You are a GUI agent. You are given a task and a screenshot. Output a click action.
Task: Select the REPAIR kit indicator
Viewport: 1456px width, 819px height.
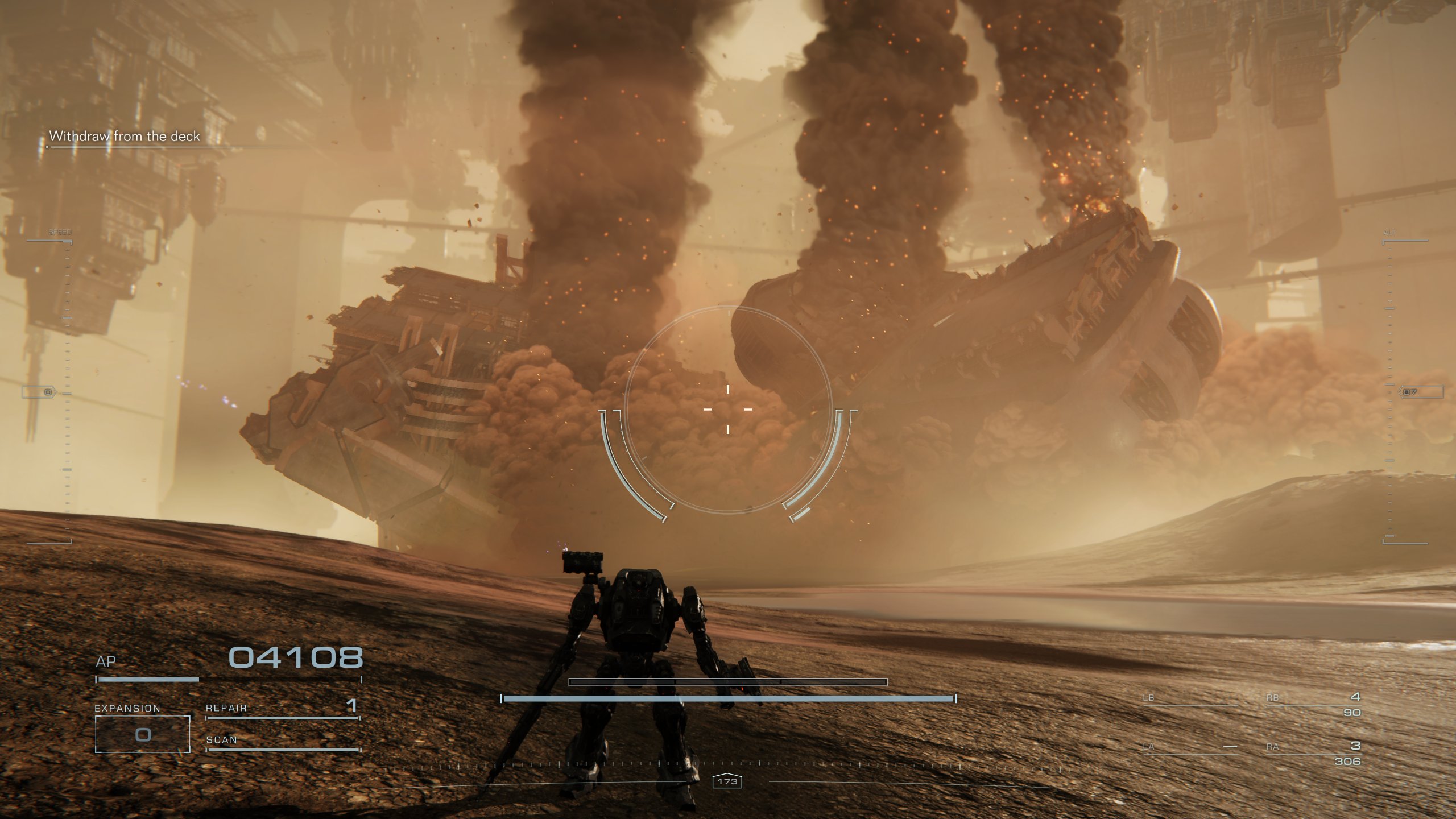click(x=227, y=709)
